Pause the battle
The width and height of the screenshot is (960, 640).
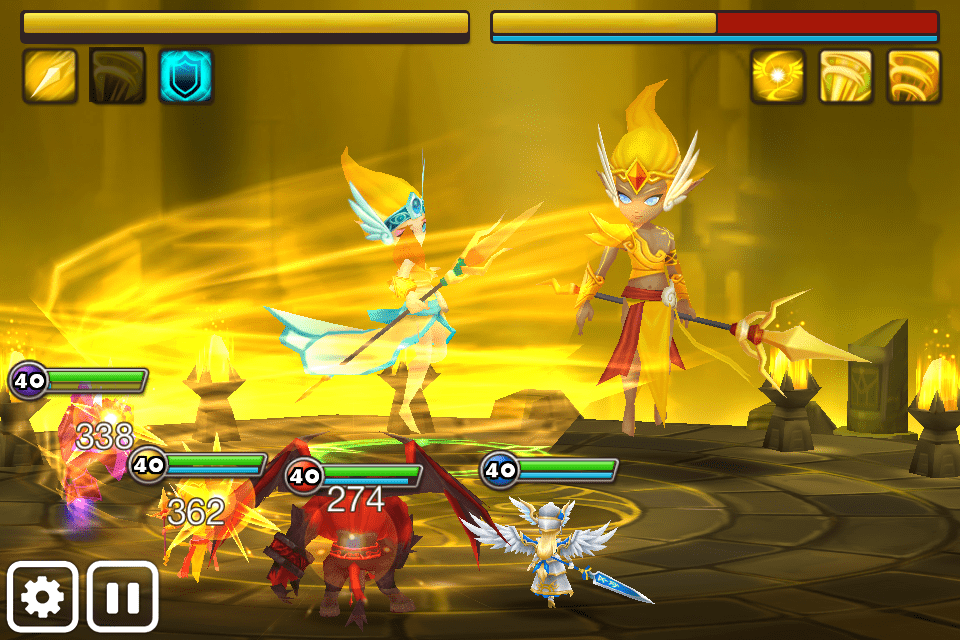click(123, 596)
